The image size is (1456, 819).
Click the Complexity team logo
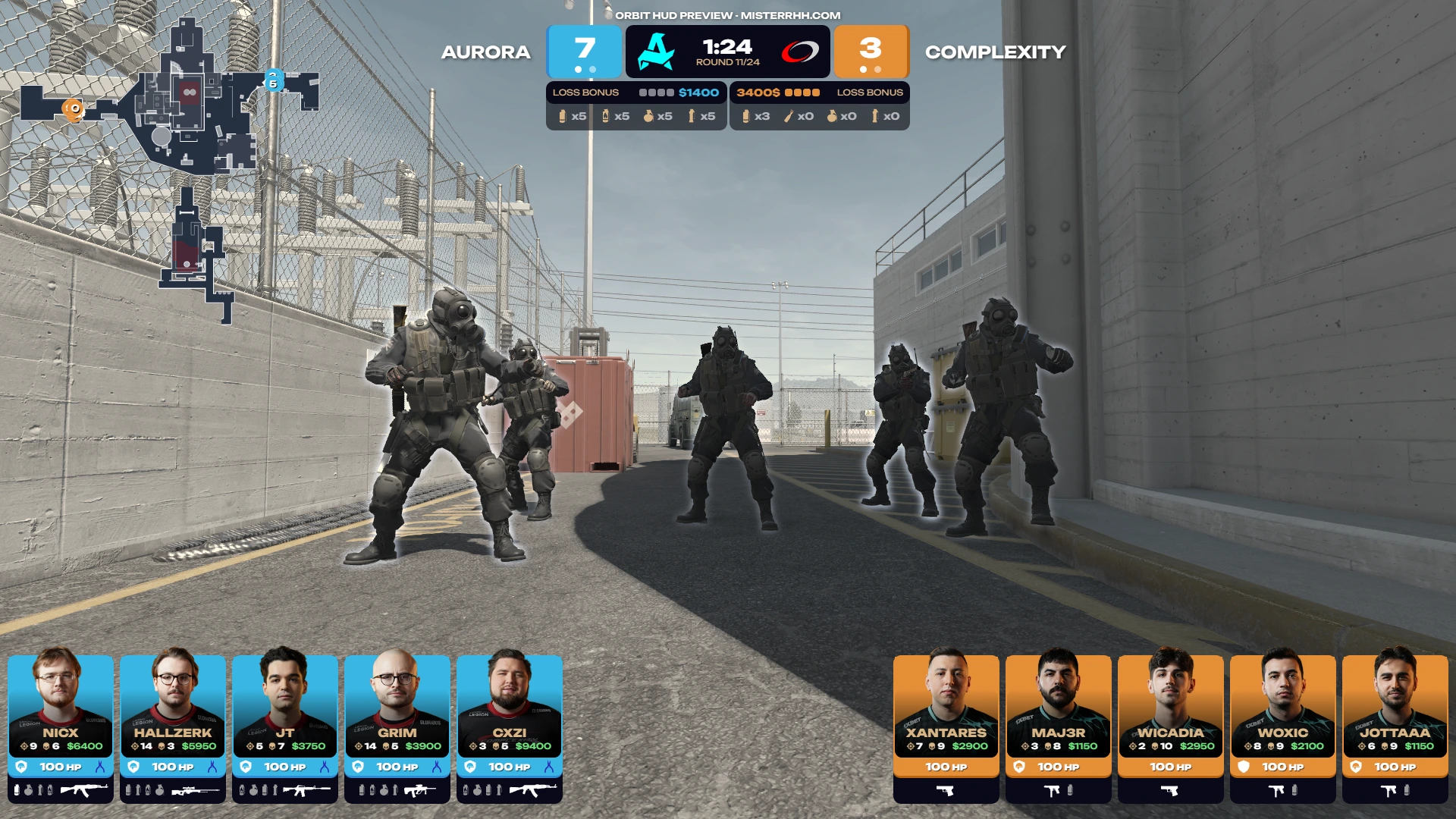tap(800, 52)
